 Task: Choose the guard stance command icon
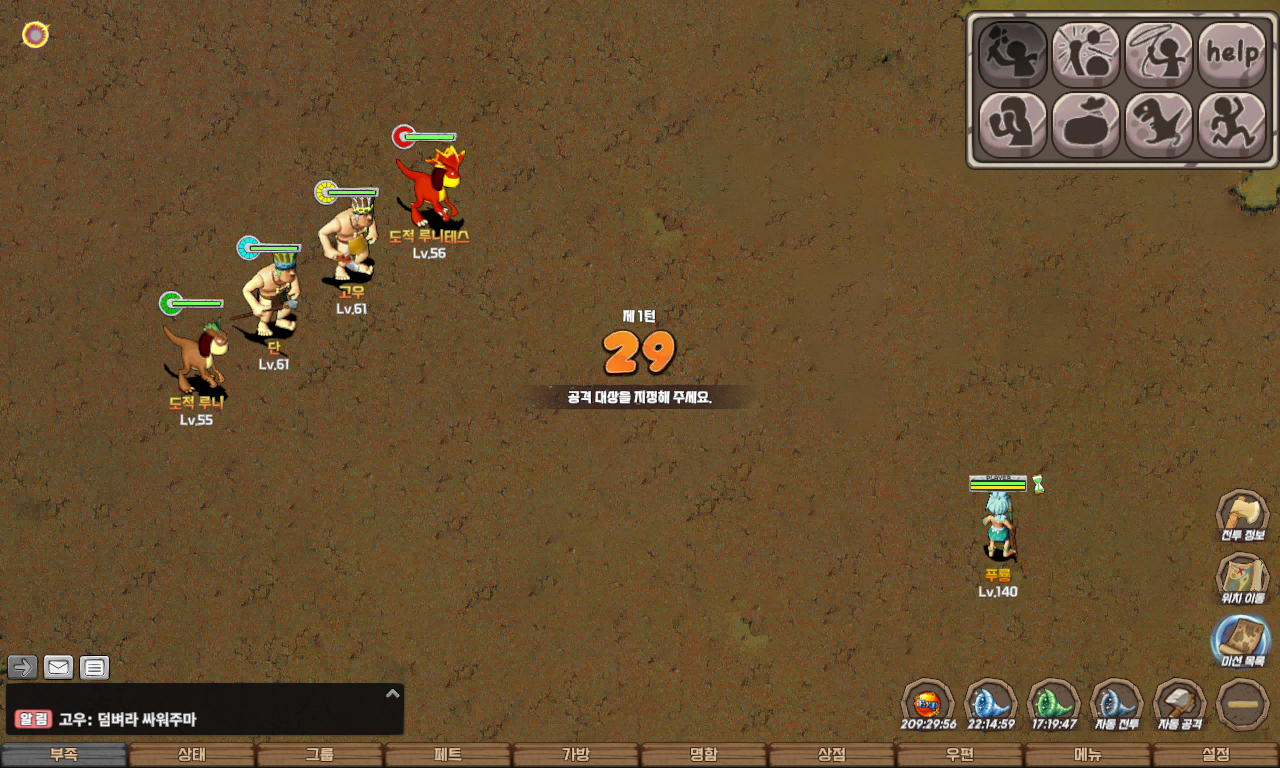click(1012, 125)
